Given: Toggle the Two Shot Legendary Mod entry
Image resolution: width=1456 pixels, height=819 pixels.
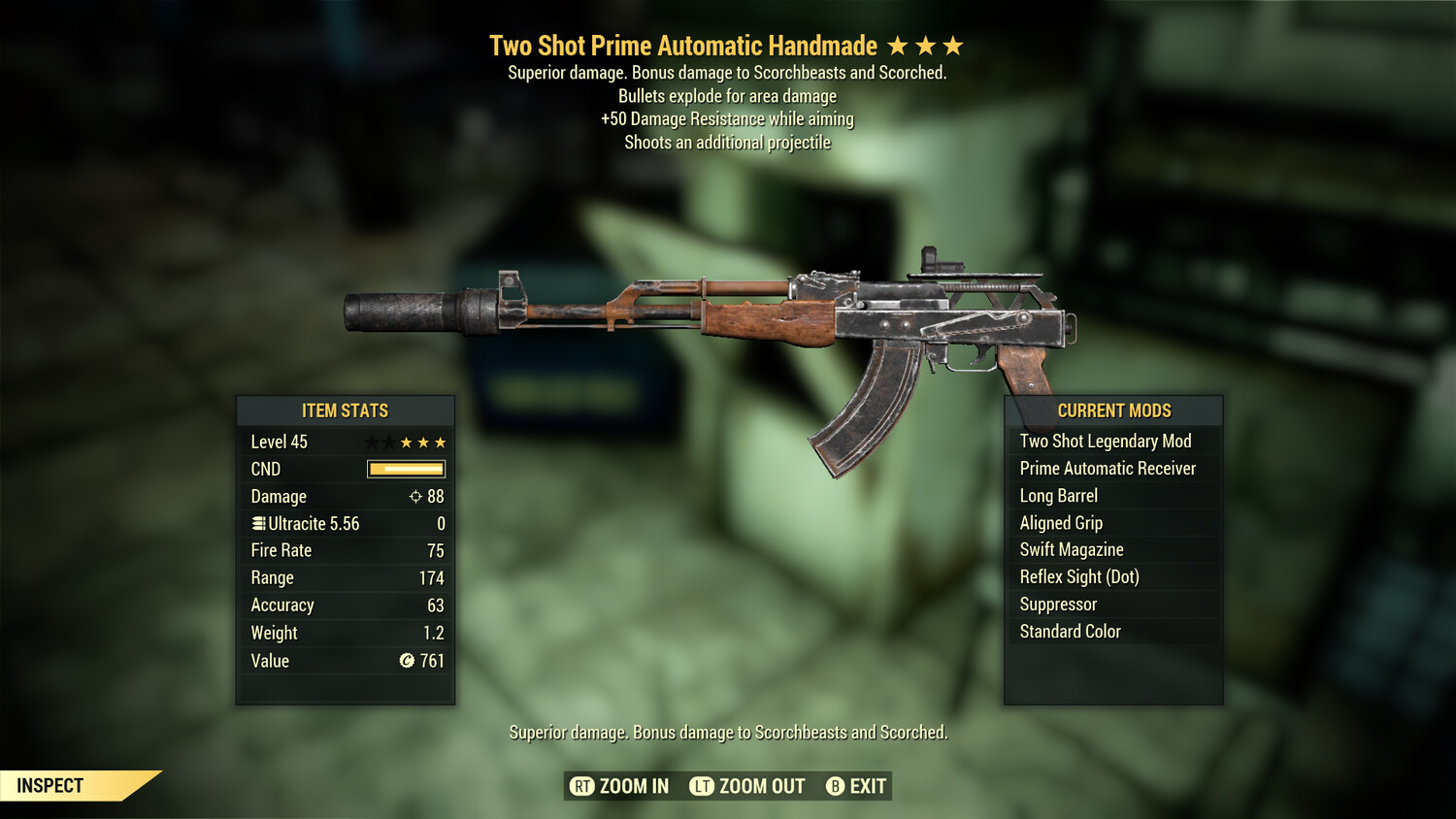Looking at the screenshot, I should click(x=1105, y=441).
